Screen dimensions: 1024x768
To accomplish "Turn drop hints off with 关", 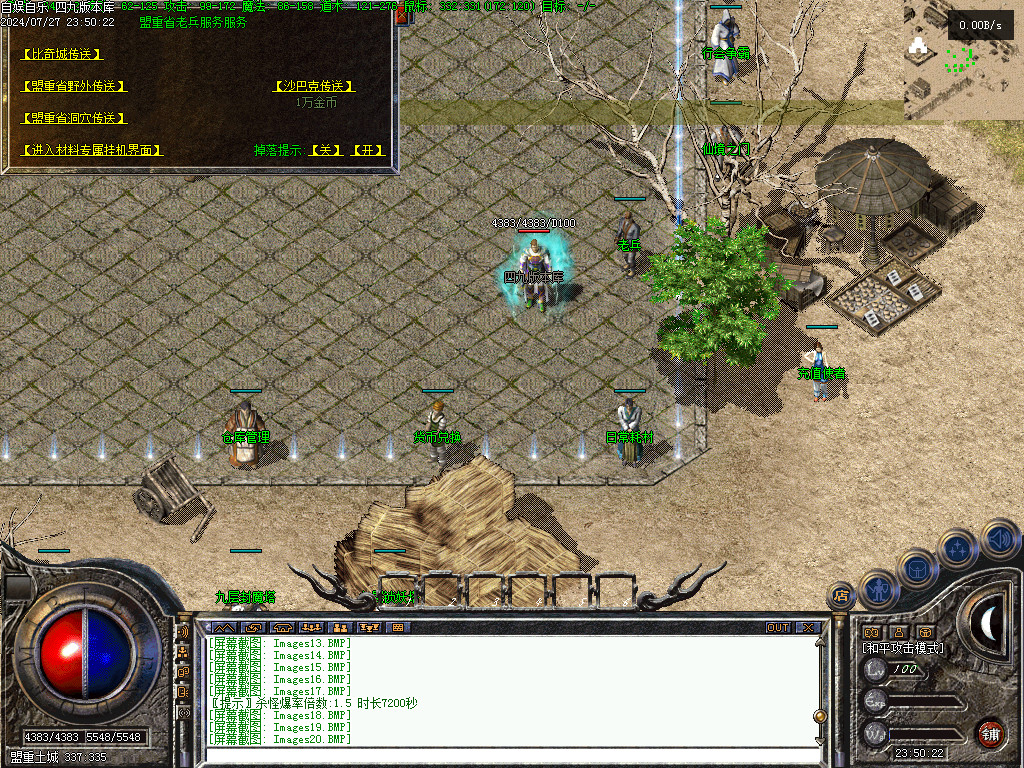I will 325,150.
